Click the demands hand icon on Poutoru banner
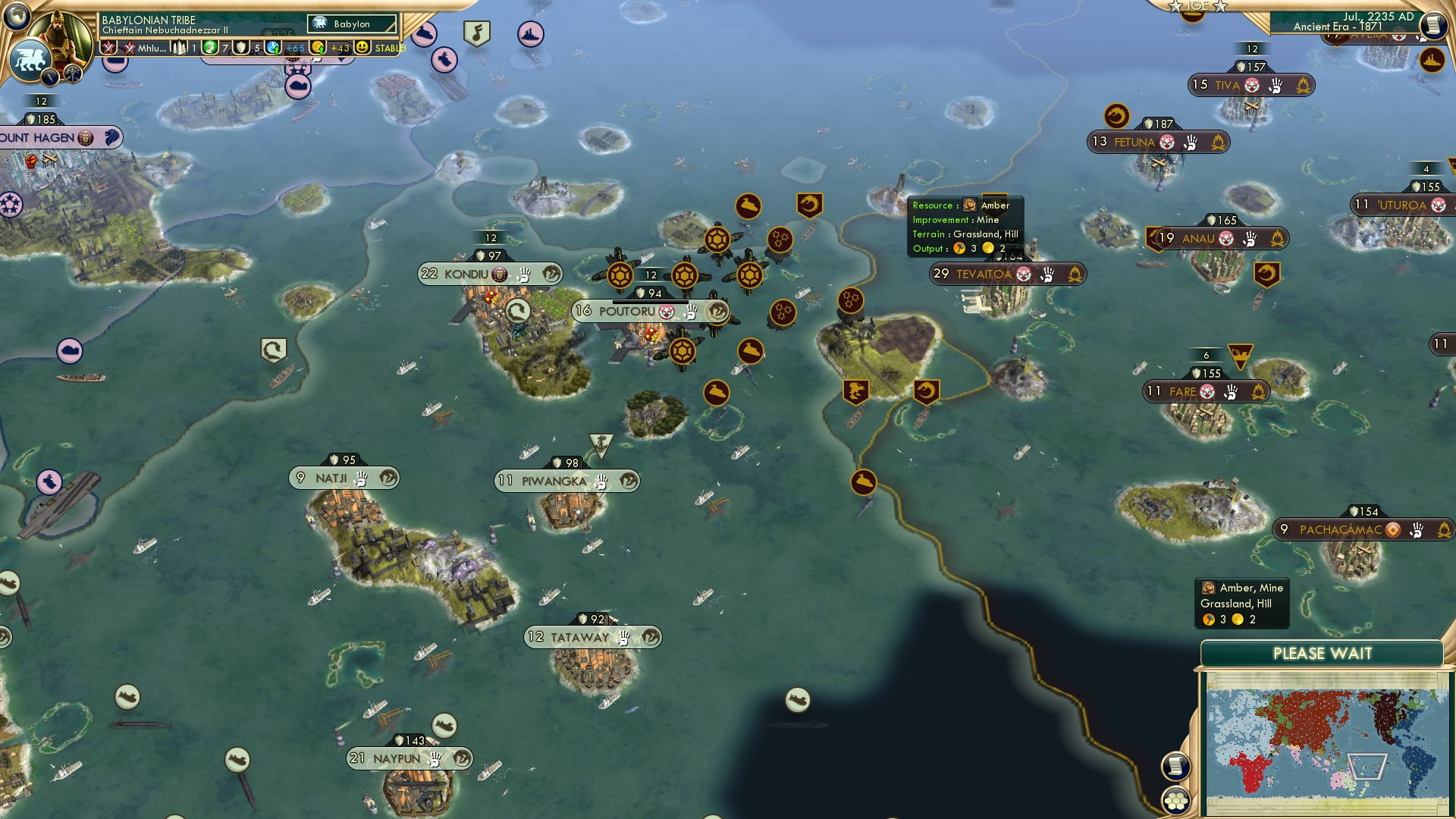The image size is (1456, 819). pos(691,312)
